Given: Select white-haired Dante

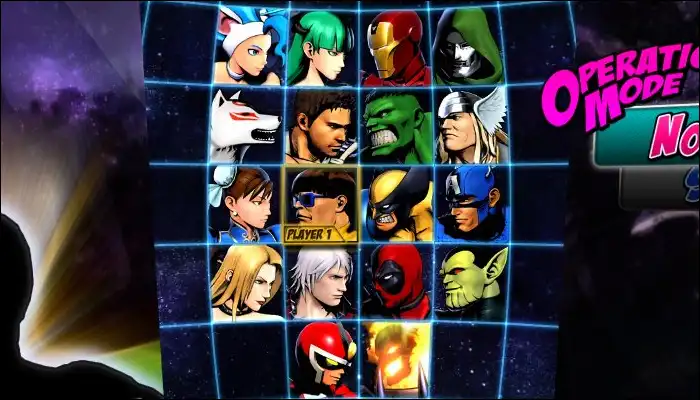Looking at the screenshot, I should [x=320, y=282].
